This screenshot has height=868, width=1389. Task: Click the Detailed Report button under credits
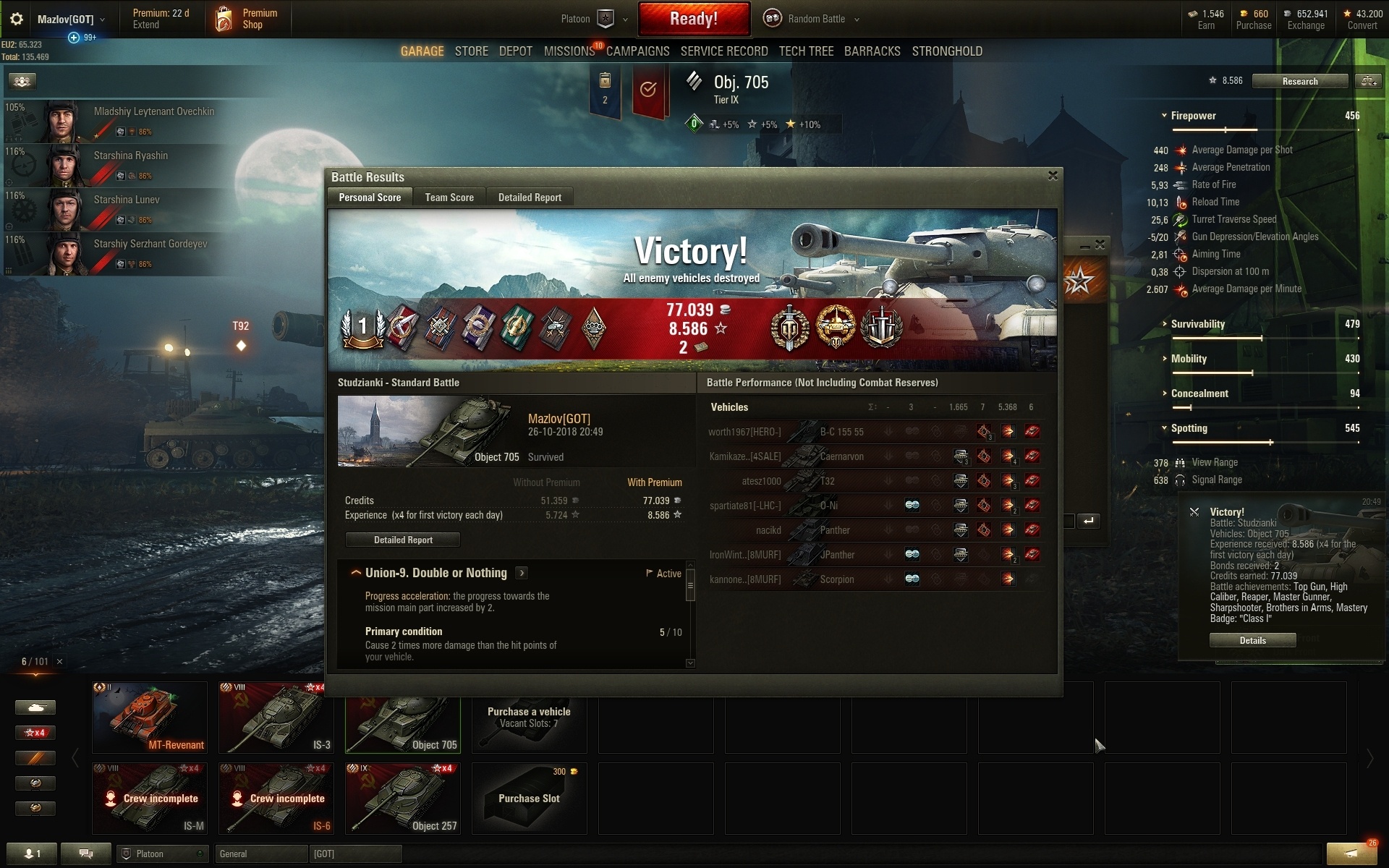click(403, 540)
